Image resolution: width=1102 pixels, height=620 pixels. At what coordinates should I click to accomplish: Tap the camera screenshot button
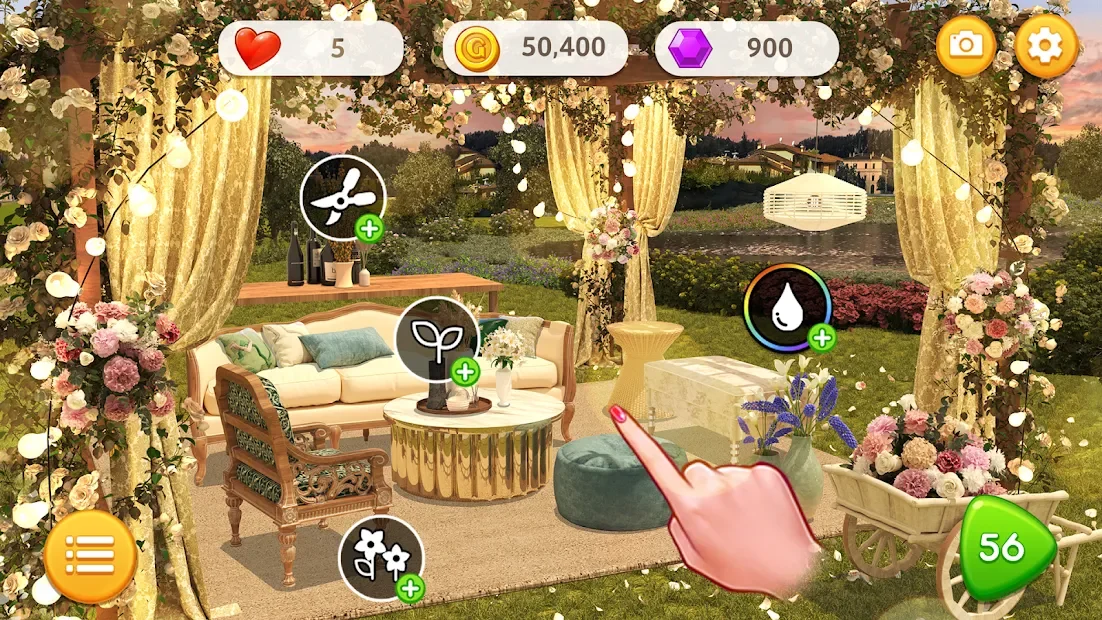tap(967, 46)
